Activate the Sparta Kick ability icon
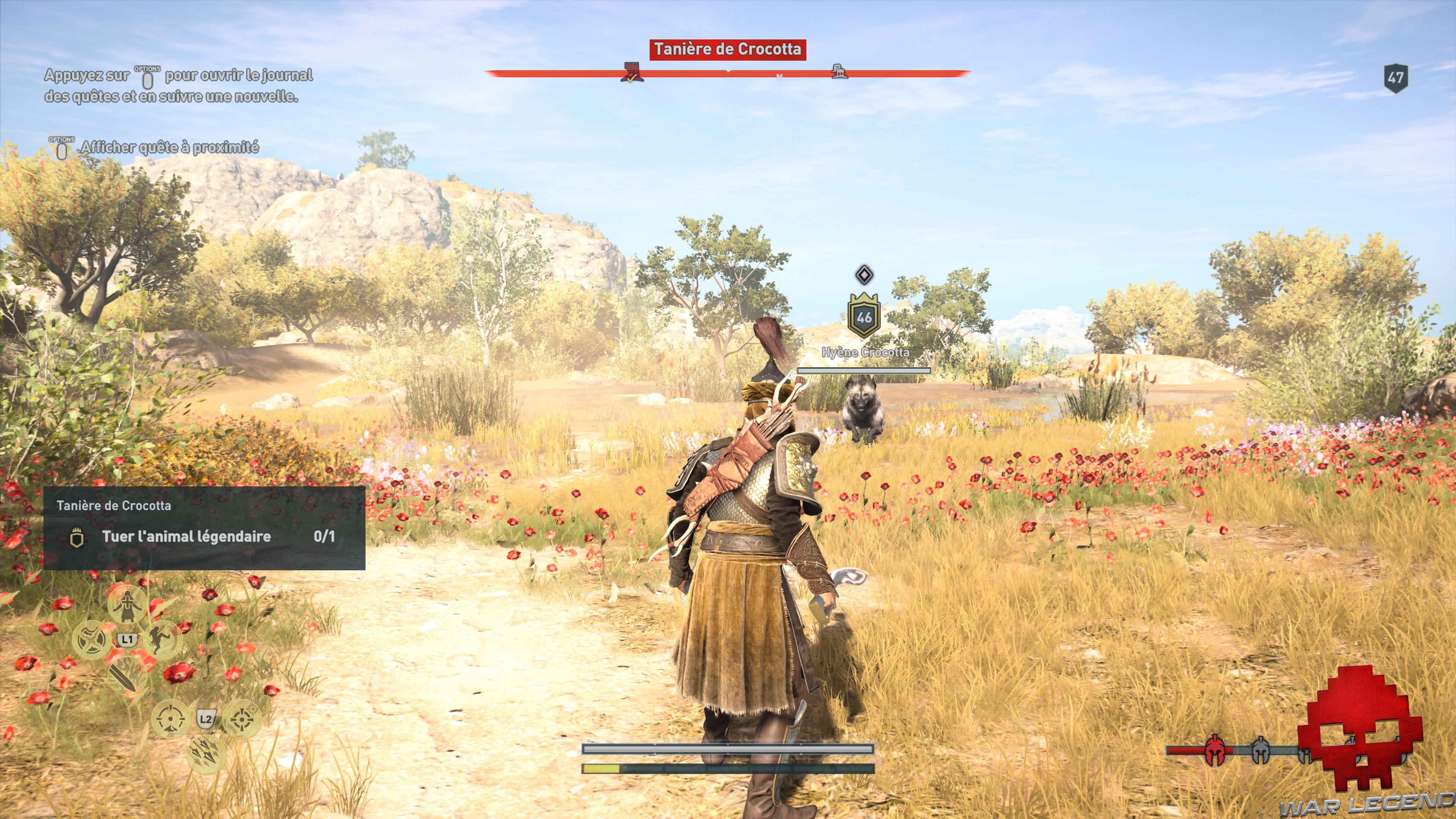This screenshot has height=819, width=1456. coord(161,640)
